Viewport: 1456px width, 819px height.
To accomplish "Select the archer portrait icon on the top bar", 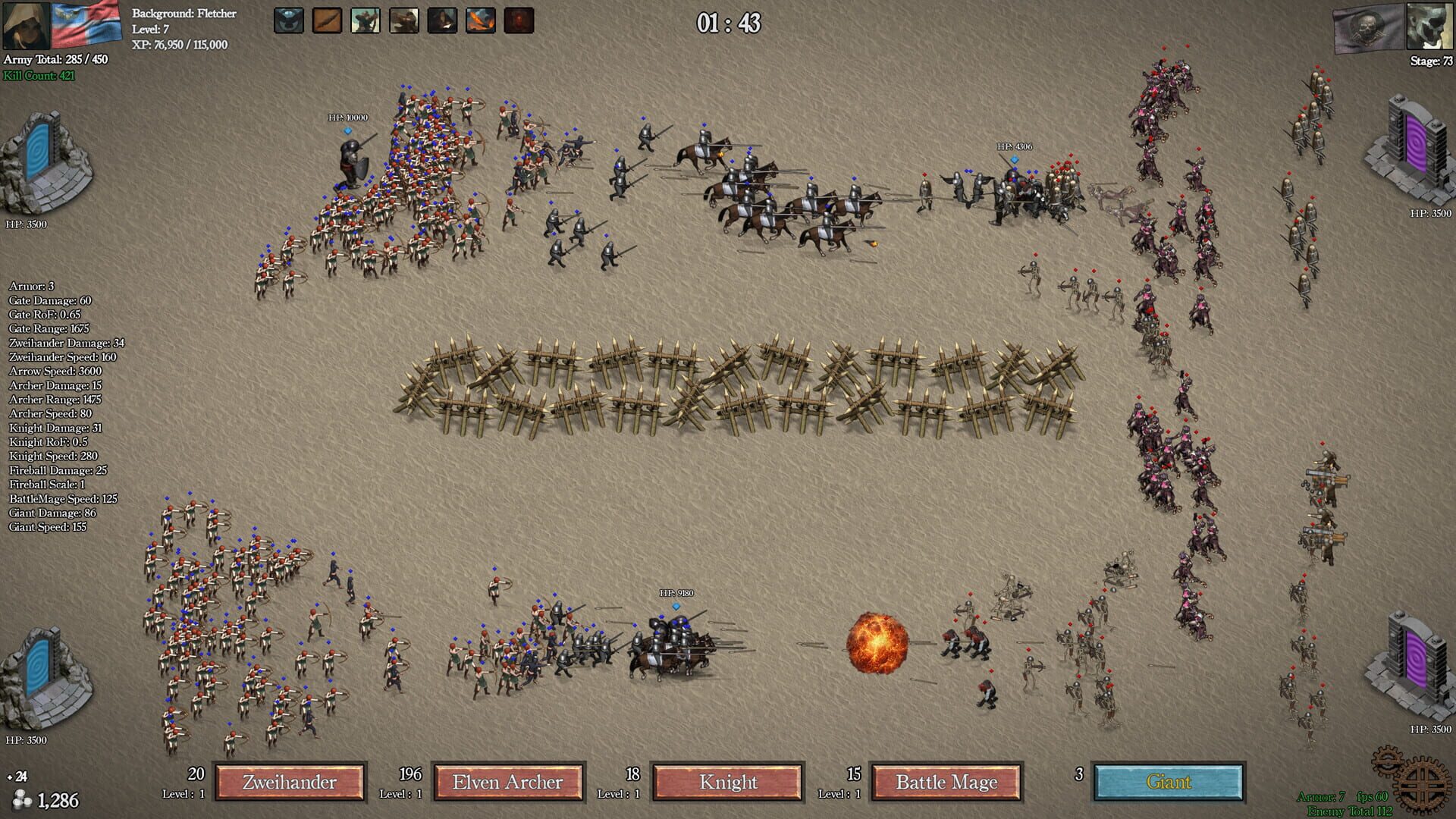I will 366,20.
